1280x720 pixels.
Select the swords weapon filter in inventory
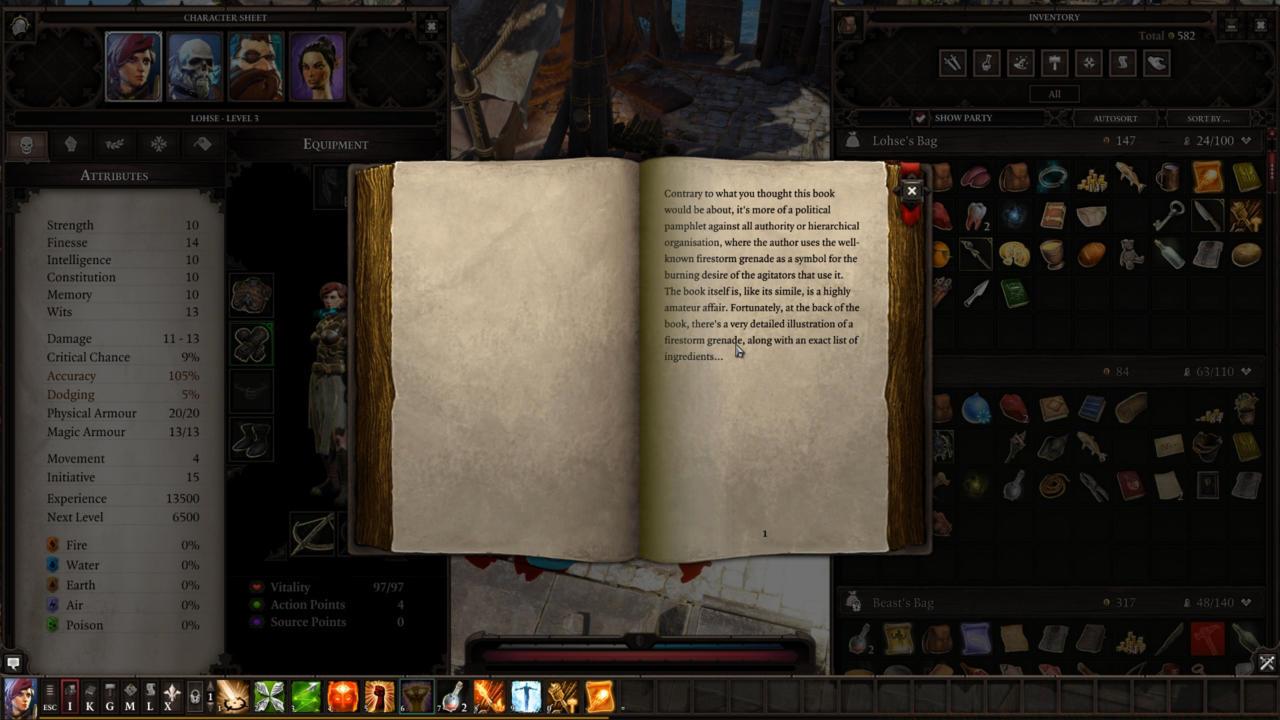[952, 63]
